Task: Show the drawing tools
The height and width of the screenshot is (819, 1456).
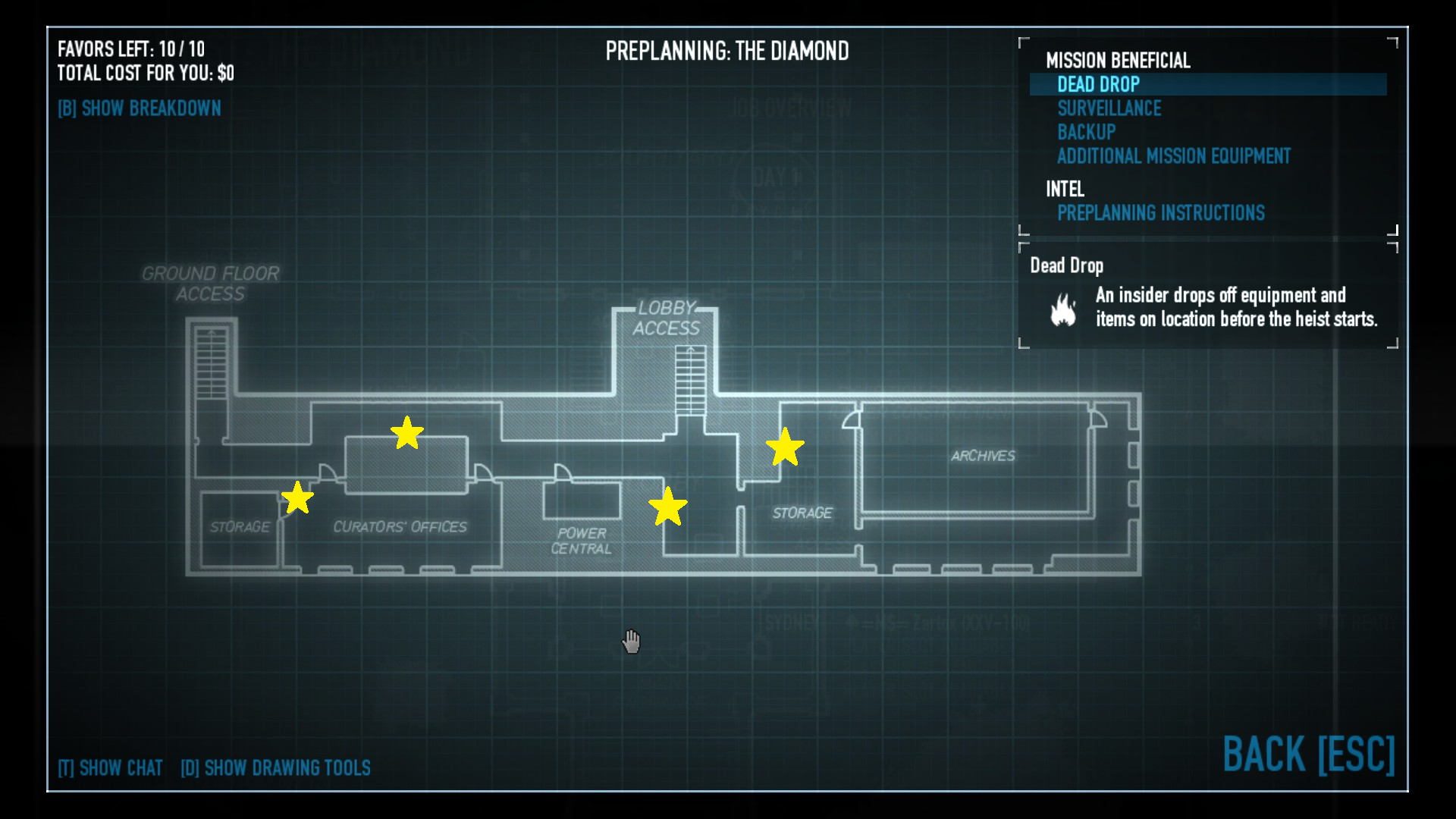Action: (275, 768)
